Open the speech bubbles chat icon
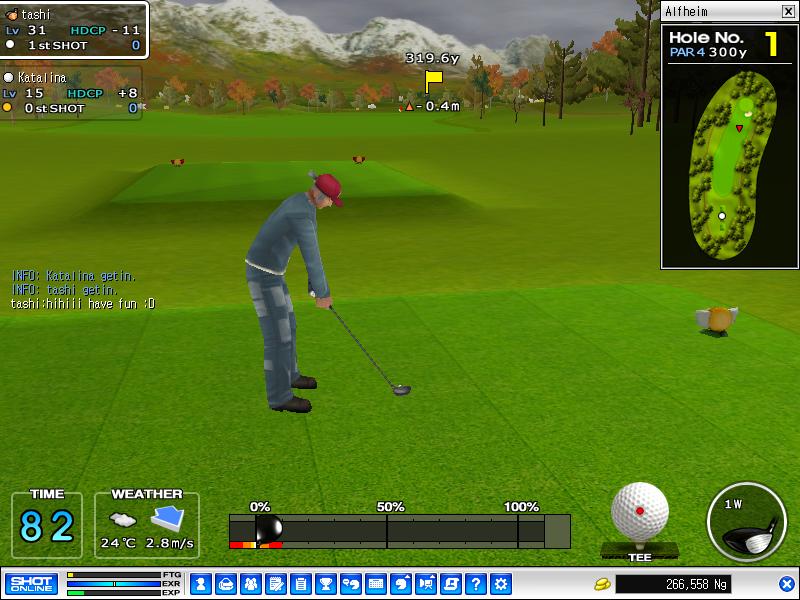 (350, 583)
